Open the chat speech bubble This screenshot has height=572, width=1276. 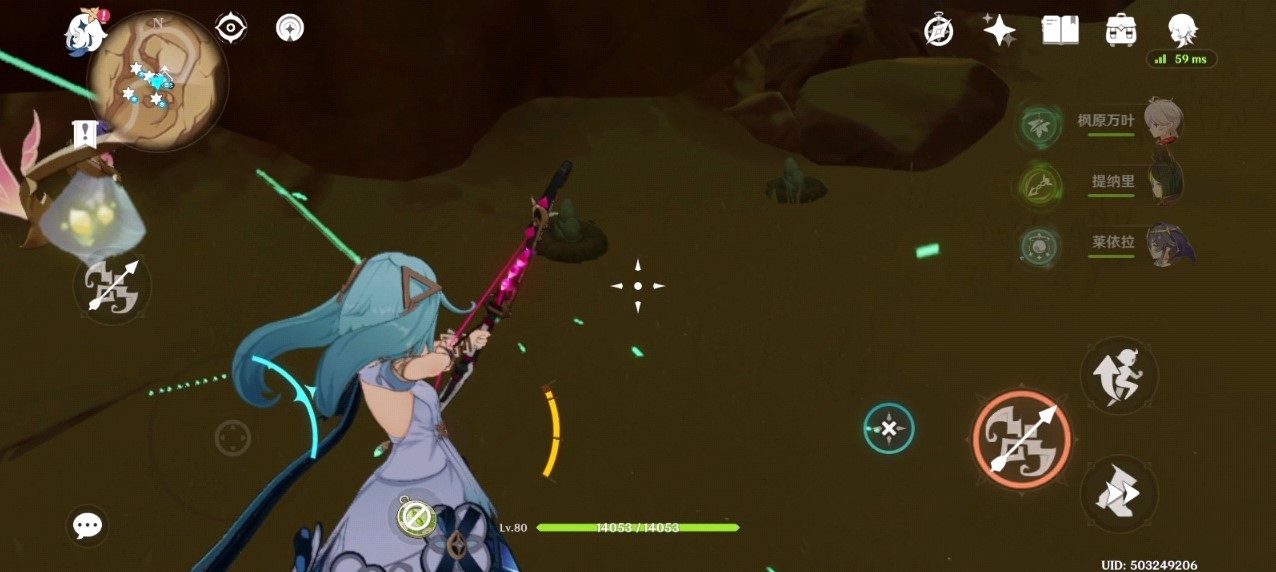coord(88,525)
